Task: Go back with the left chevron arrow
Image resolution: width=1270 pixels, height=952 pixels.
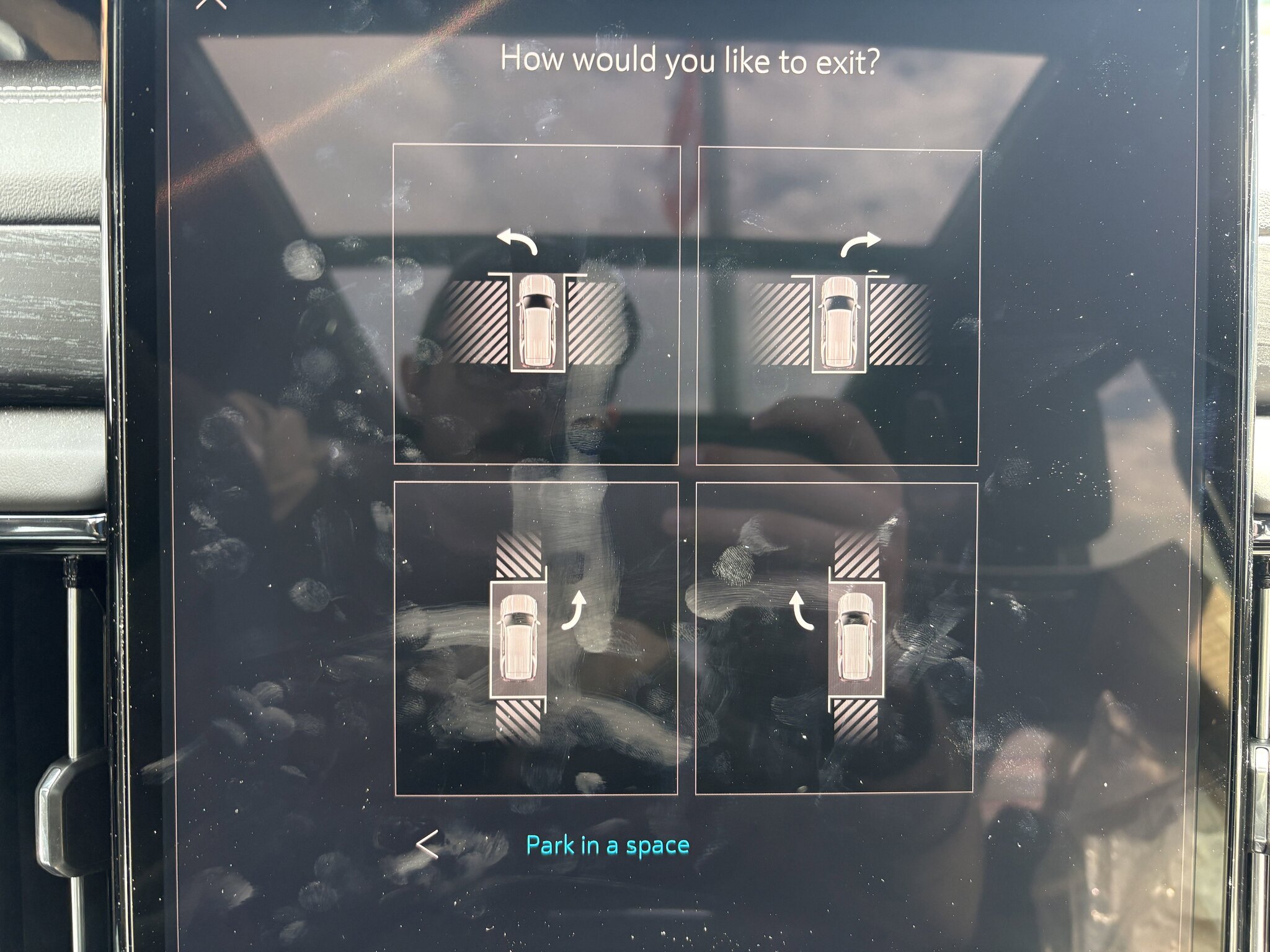Action: pos(428,845)
